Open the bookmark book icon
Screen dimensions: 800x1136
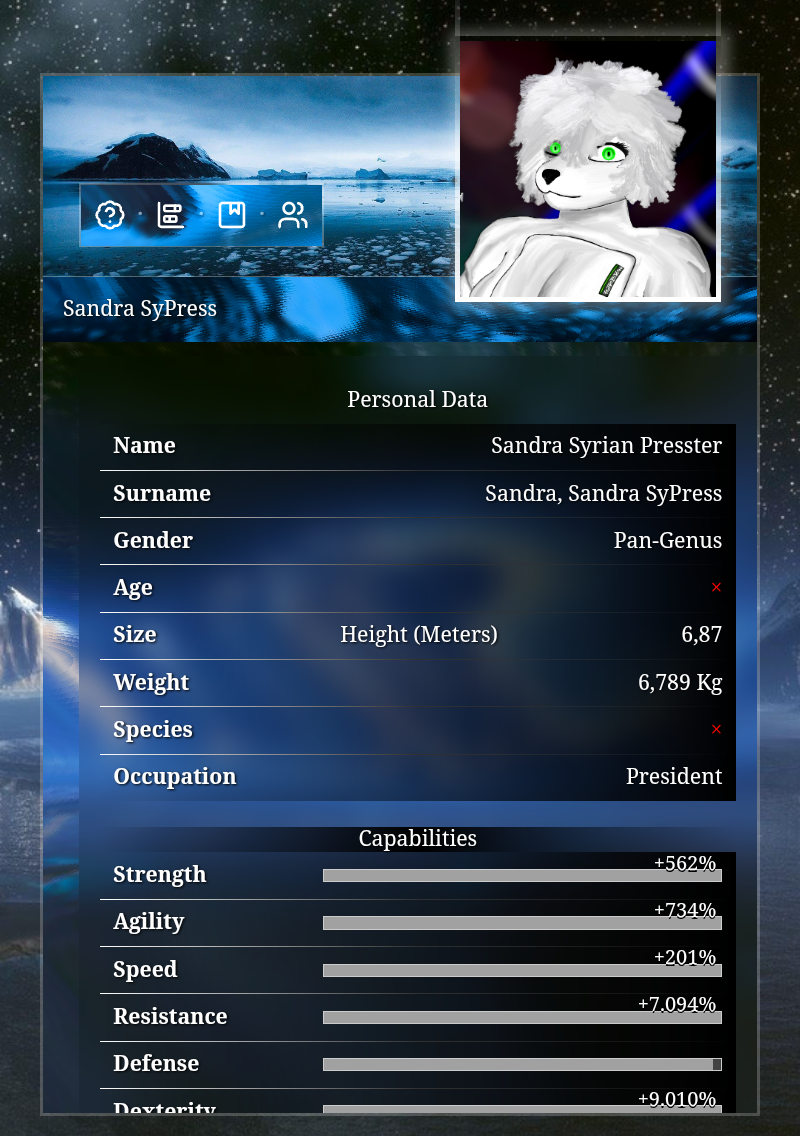coord(232,215)
